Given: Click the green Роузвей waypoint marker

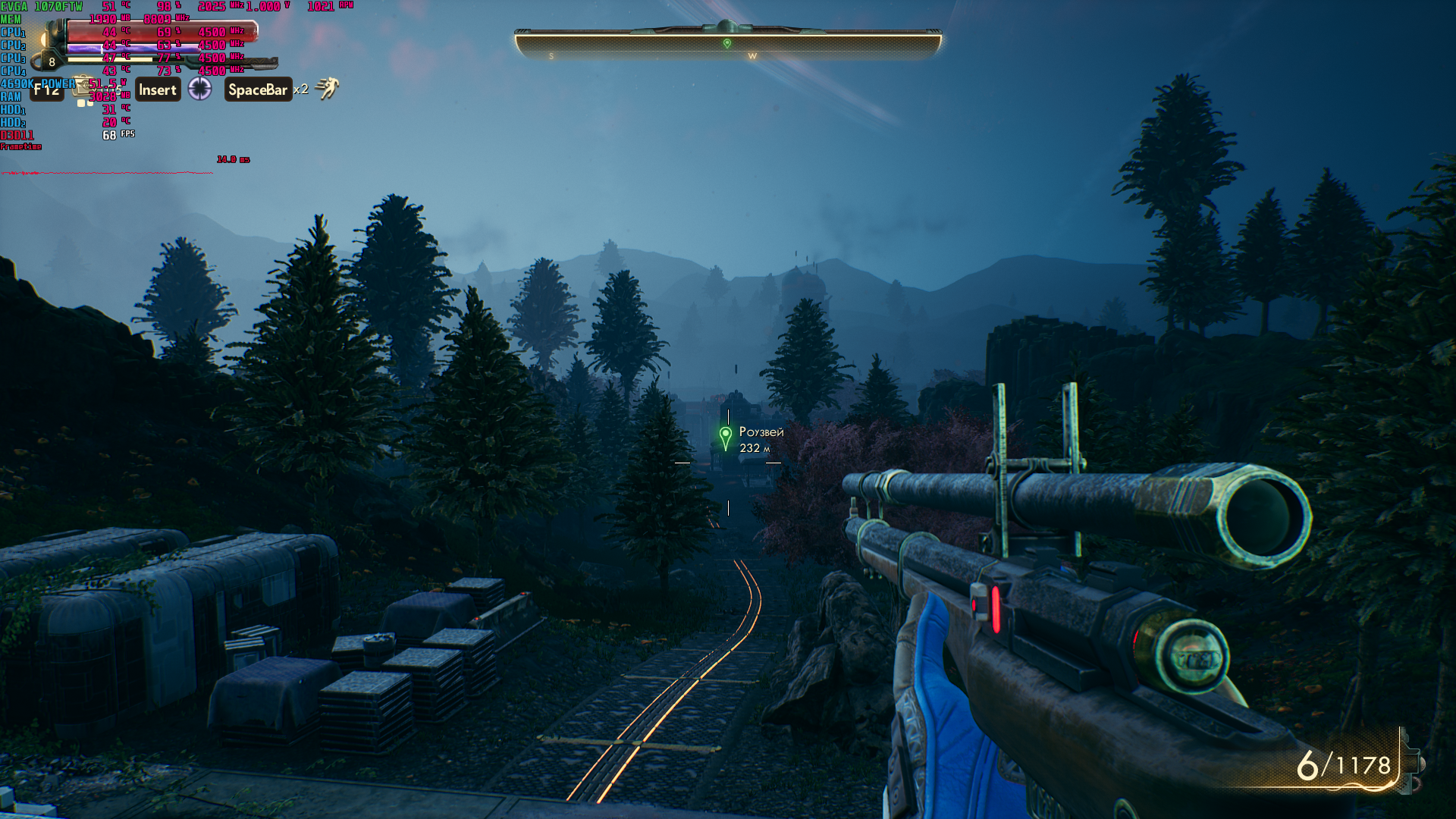Looking at the screenshot, I should [726, 437].
